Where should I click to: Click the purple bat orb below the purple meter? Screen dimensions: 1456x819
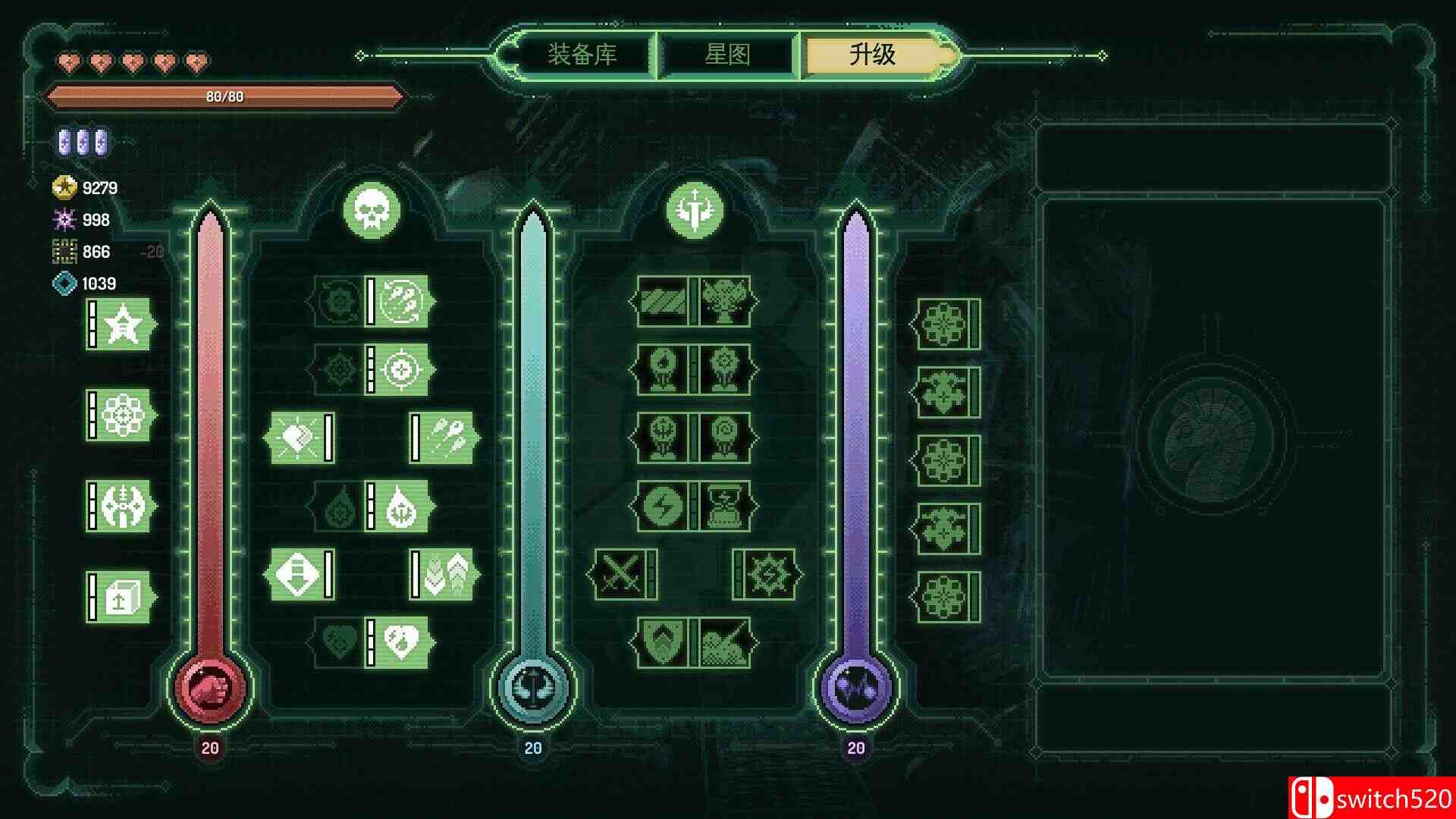pos(857,690)
